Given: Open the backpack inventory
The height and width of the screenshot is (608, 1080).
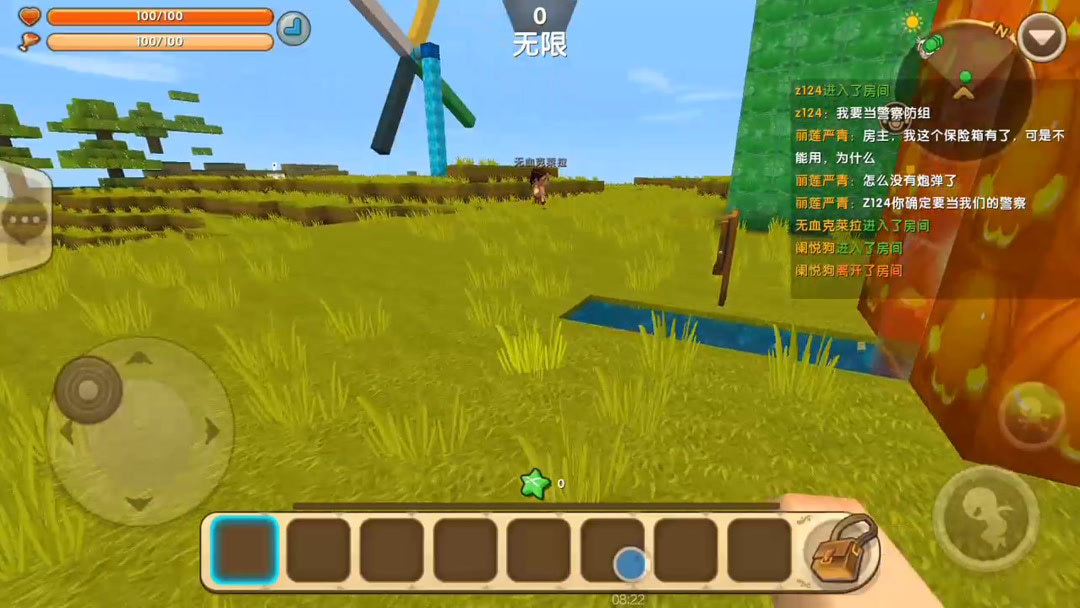Looking at the screenshot, I should pyautogui.click(x=842, y=549).
